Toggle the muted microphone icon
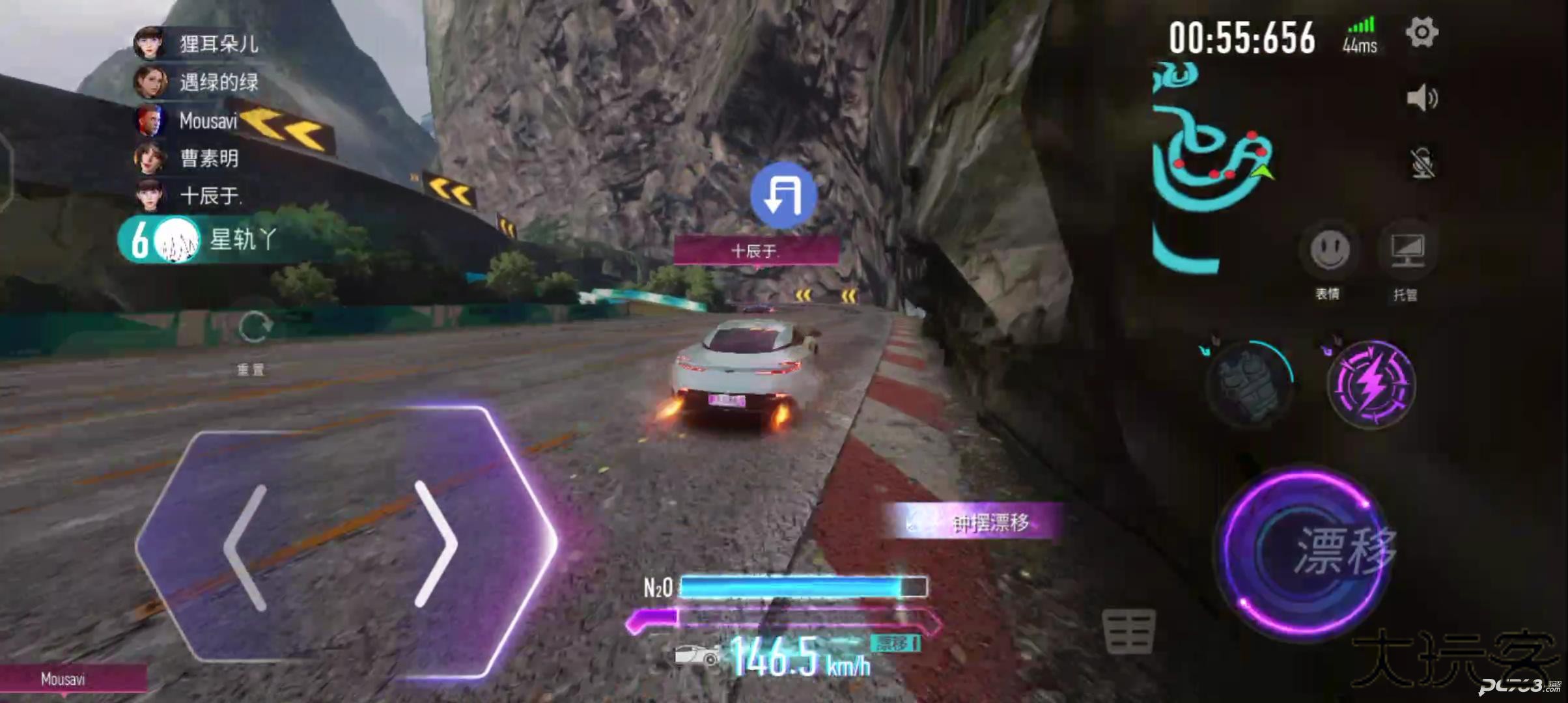The width and height of the screenshot is (1568, 703). pyautogui.click(x=1422, y=163)
